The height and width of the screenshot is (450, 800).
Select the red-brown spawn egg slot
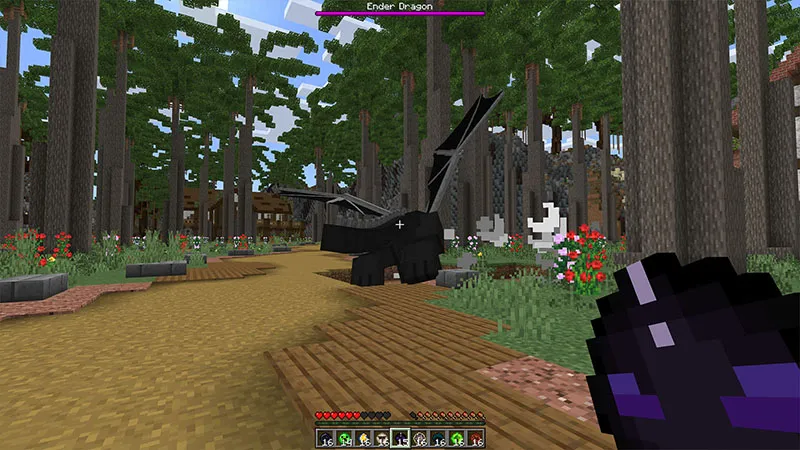(475, 438)
